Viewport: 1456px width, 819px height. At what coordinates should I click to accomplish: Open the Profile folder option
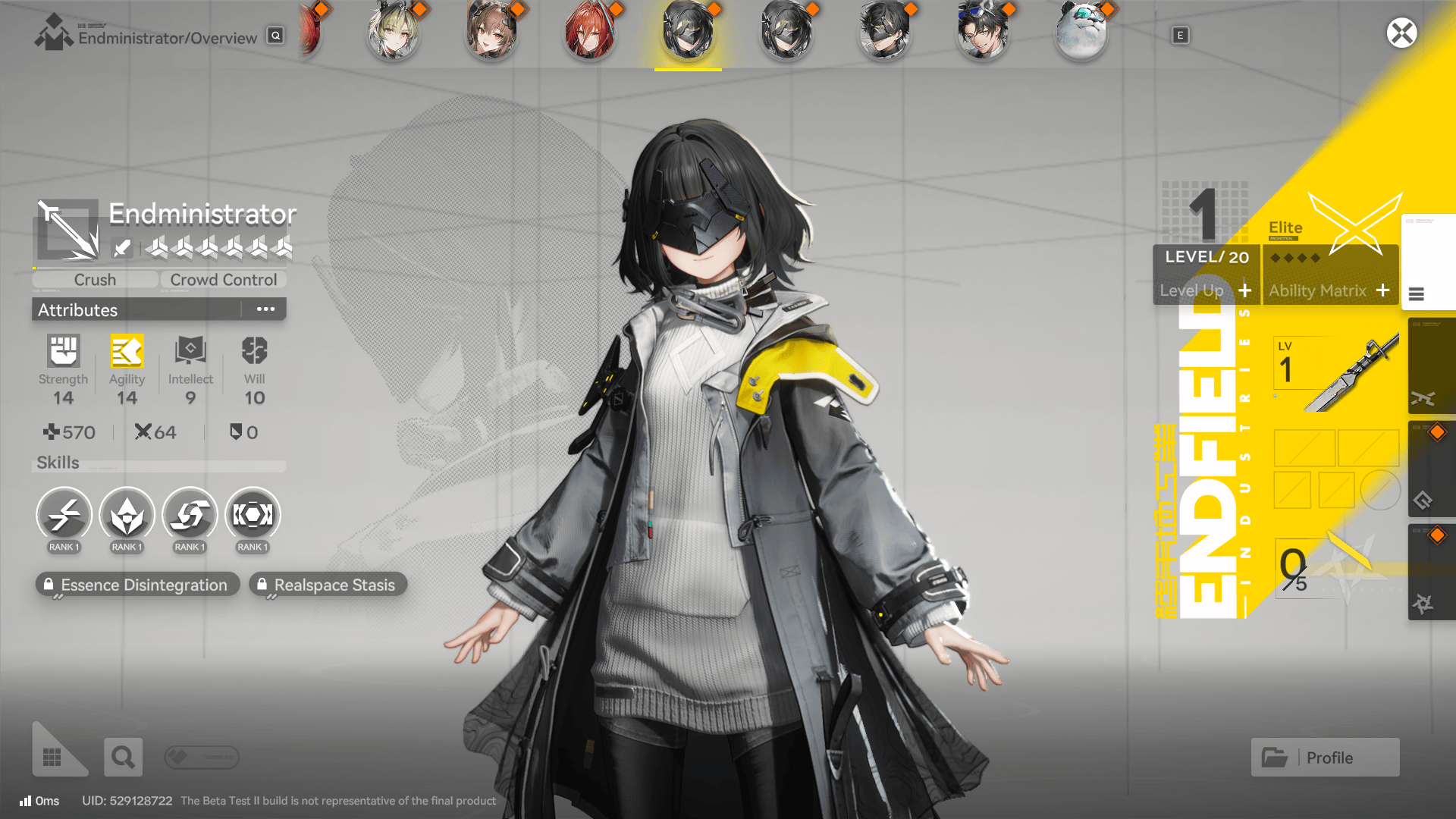pos(1325,757)
